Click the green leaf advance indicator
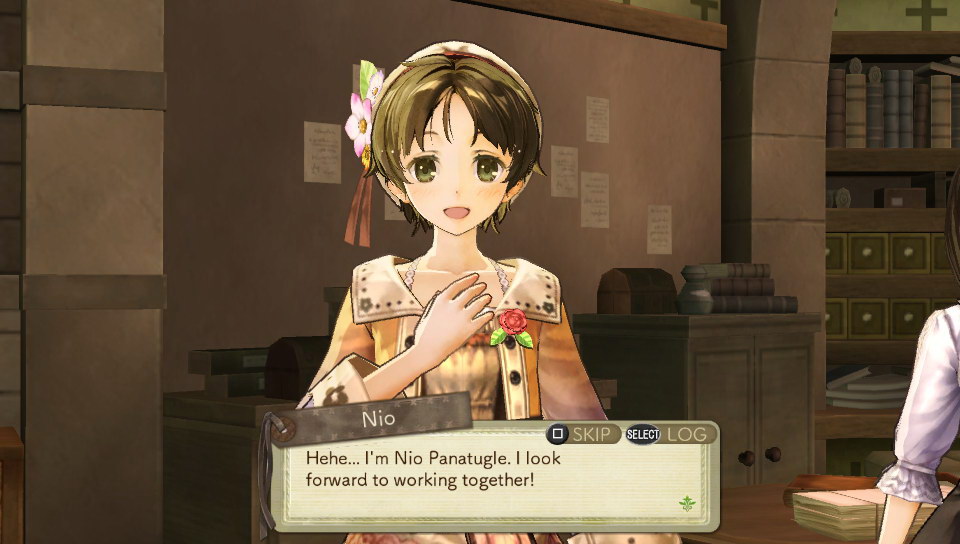The image size is (960, 544). pyautogui.click(x=687, y=503)
